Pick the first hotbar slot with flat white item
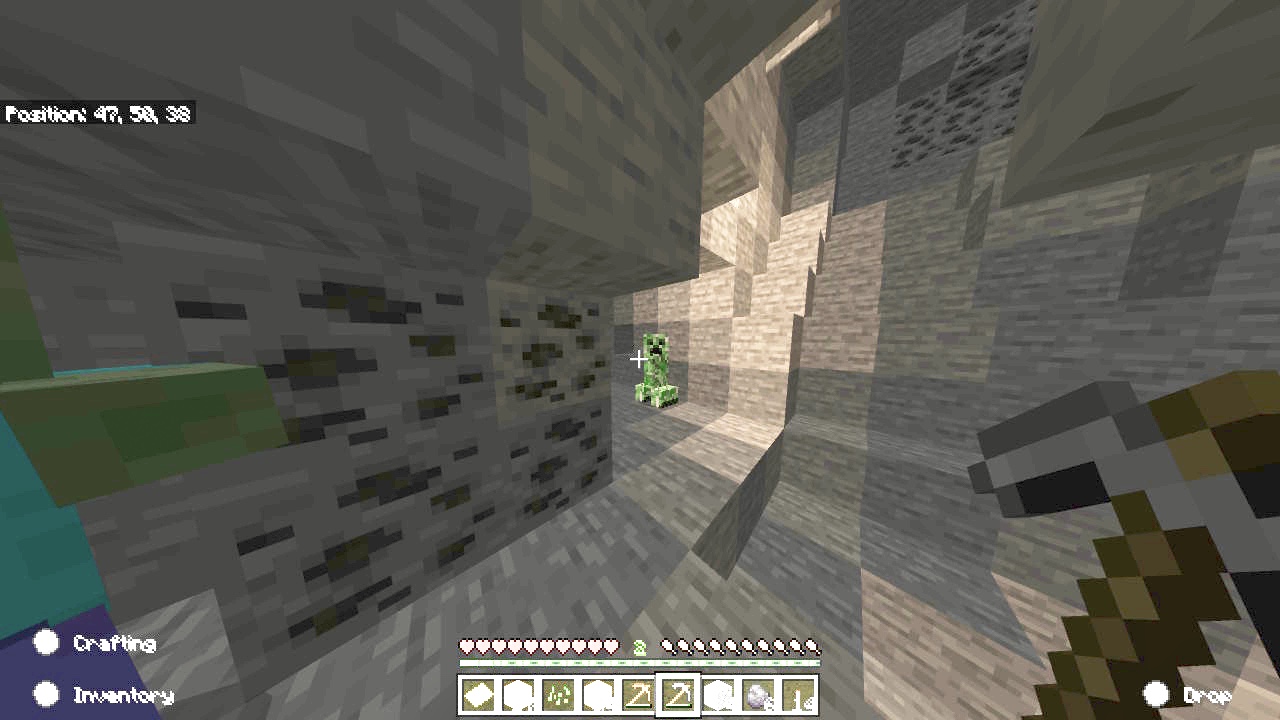This screenshot has width=1280, height=720. click(478, 695)
